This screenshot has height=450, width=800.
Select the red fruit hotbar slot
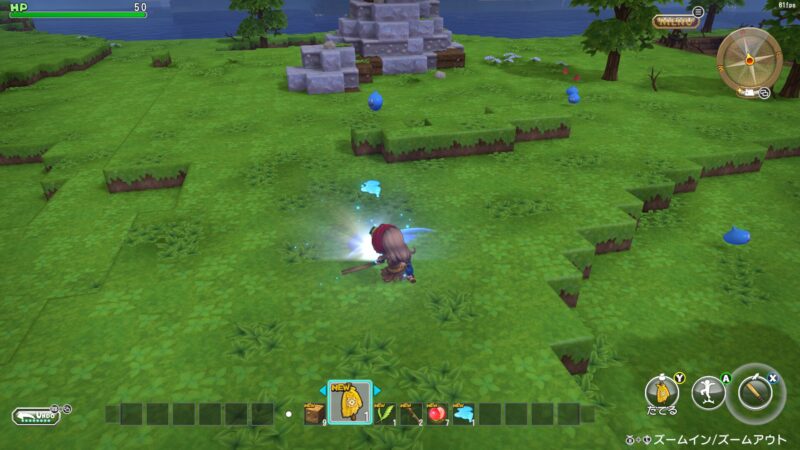[437, 413]
